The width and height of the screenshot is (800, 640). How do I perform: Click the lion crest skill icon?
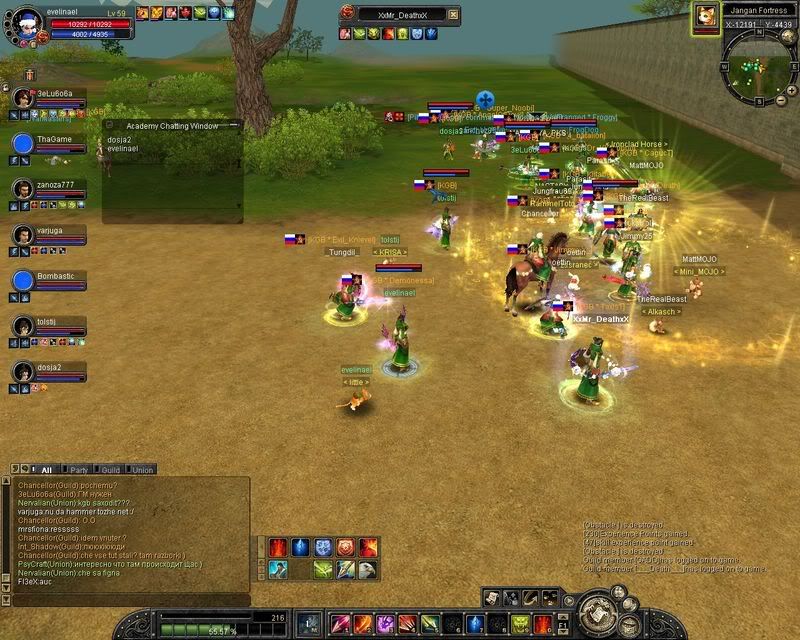click(345, 547)
